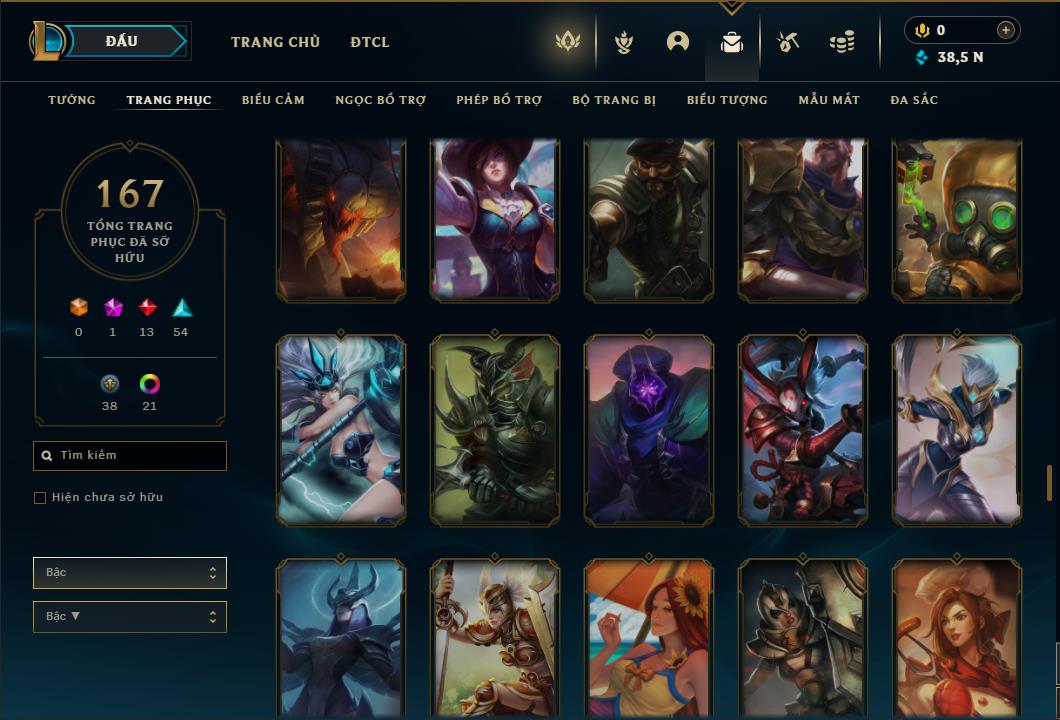Switch to the BIỂU CẢM tab
The image size is (1060, 720).
(273, 100)
